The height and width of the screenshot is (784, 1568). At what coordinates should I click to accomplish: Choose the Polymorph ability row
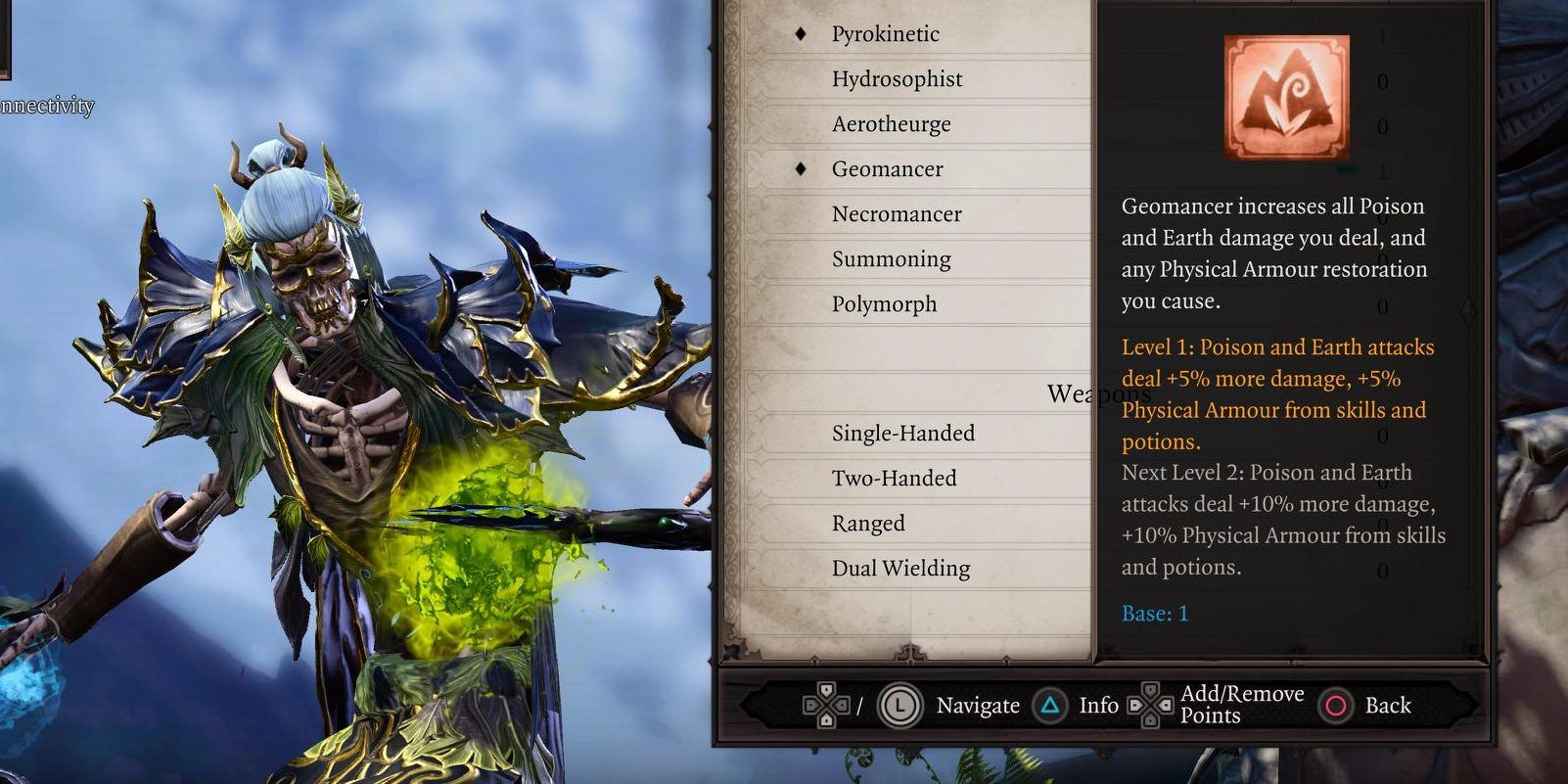884,304
